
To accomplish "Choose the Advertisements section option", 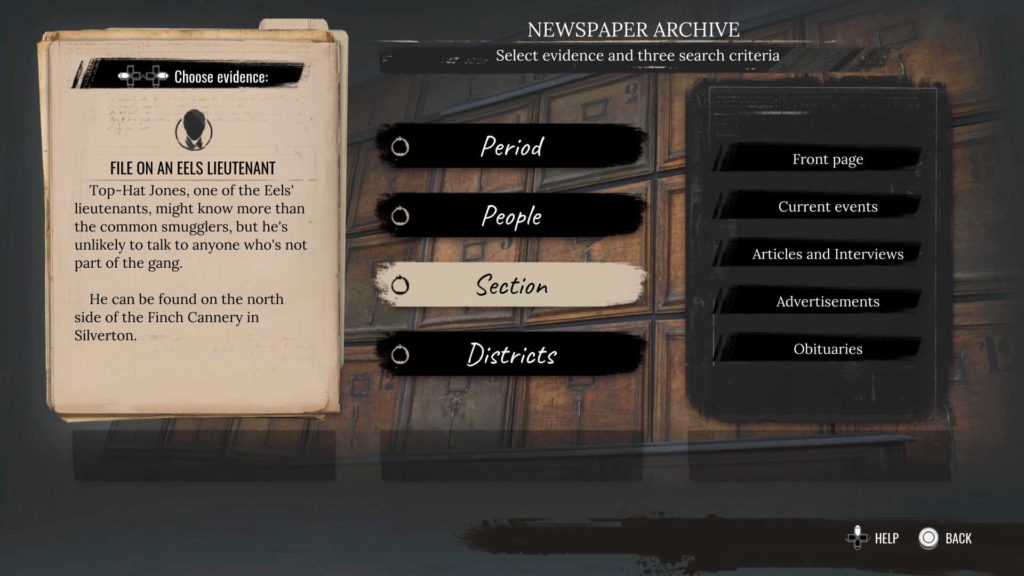I will 827,302.
